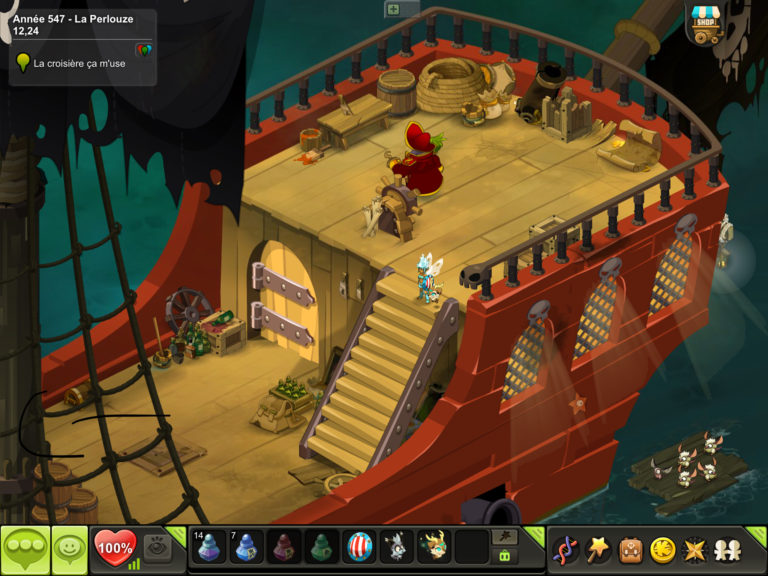The height and width of the screenshot is (576, 768).
Task: Use the red striped balloon item
Action: (360, 547)
